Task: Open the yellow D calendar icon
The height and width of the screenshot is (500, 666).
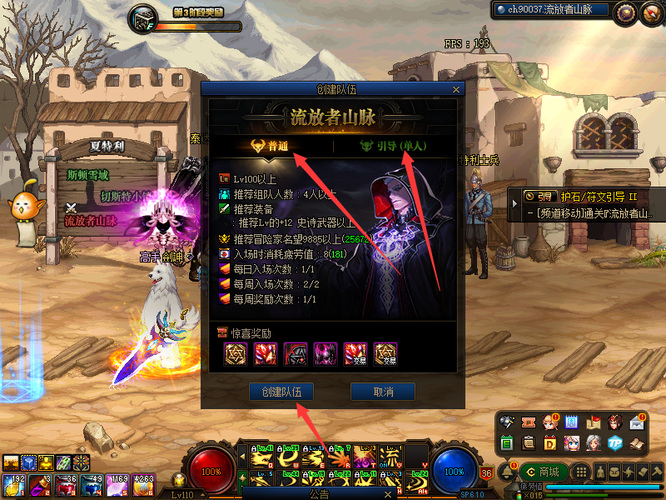Action: pyautogui.click(x=549, y=443)
